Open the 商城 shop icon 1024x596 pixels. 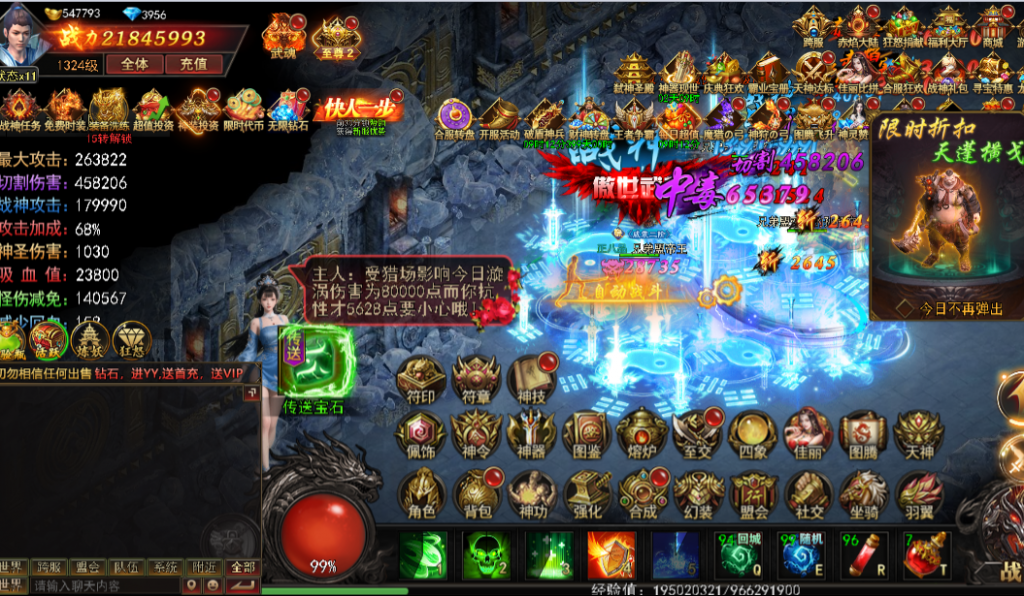pos(992,26)
